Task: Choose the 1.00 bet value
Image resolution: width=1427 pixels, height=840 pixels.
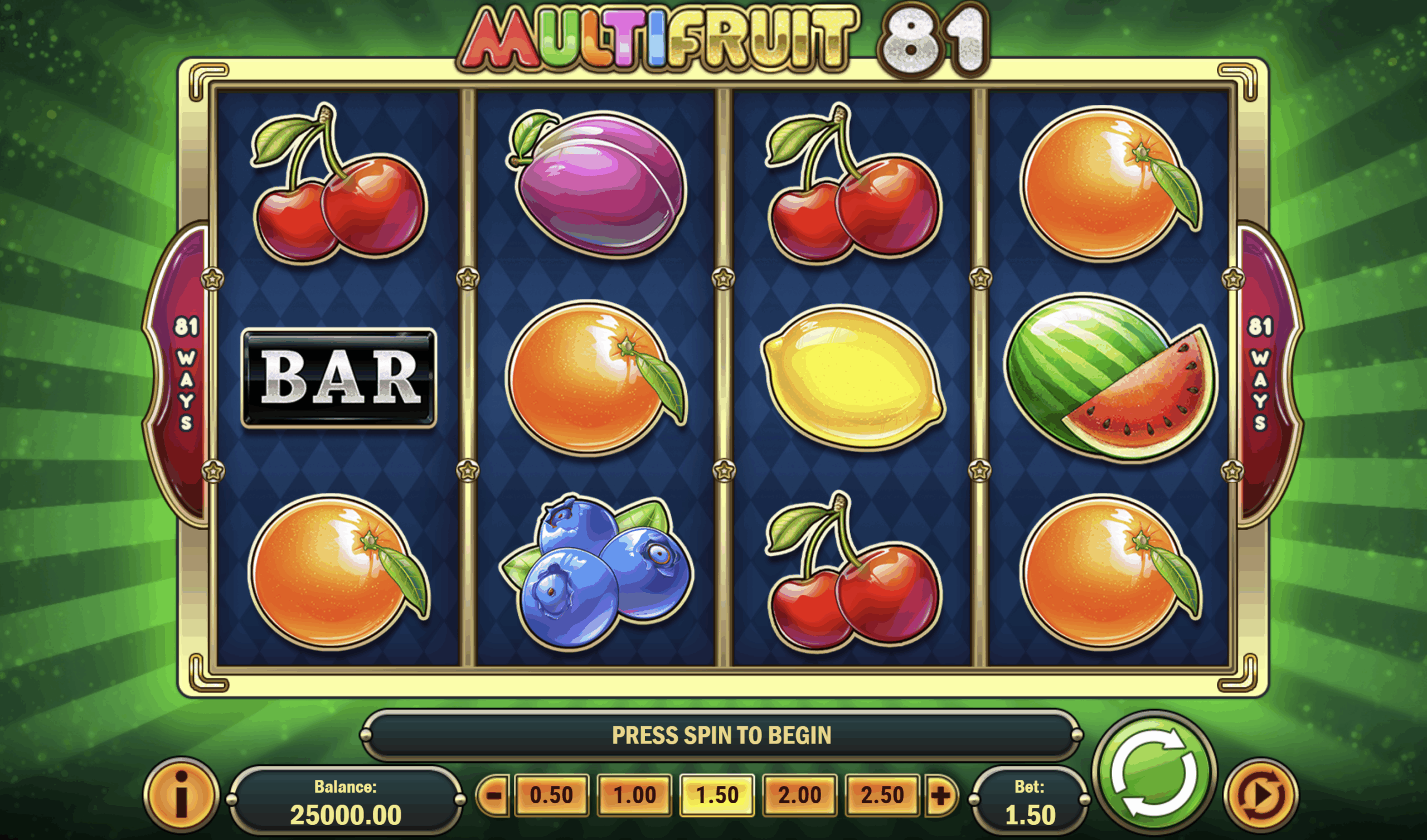Action: point(635,795)
